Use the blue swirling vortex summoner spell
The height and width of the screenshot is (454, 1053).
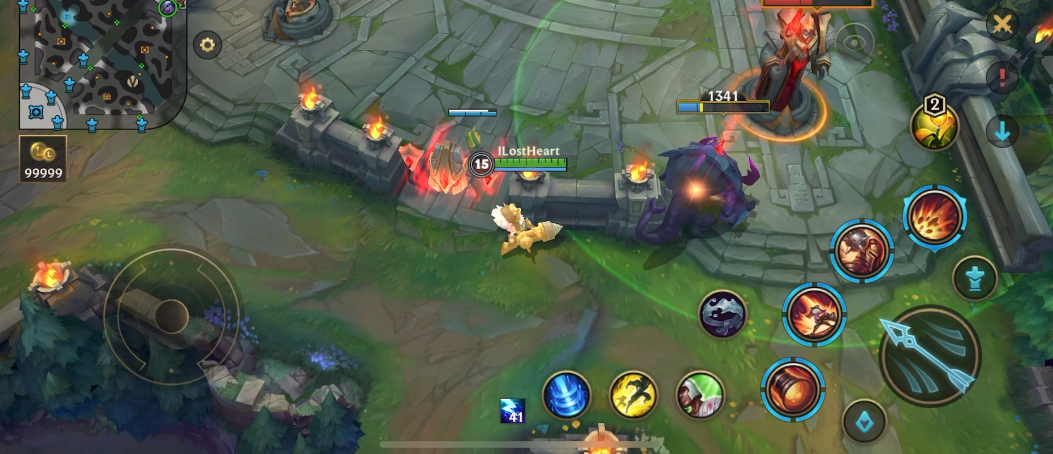pos(567,394)
